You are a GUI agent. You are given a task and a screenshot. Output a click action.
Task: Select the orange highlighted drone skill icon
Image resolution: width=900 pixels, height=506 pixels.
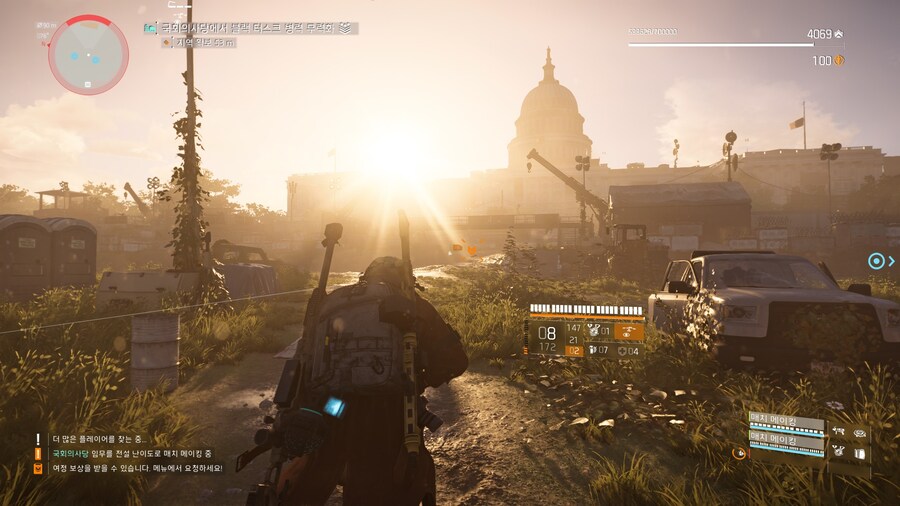pyautogui.click(x=629, y=331)
